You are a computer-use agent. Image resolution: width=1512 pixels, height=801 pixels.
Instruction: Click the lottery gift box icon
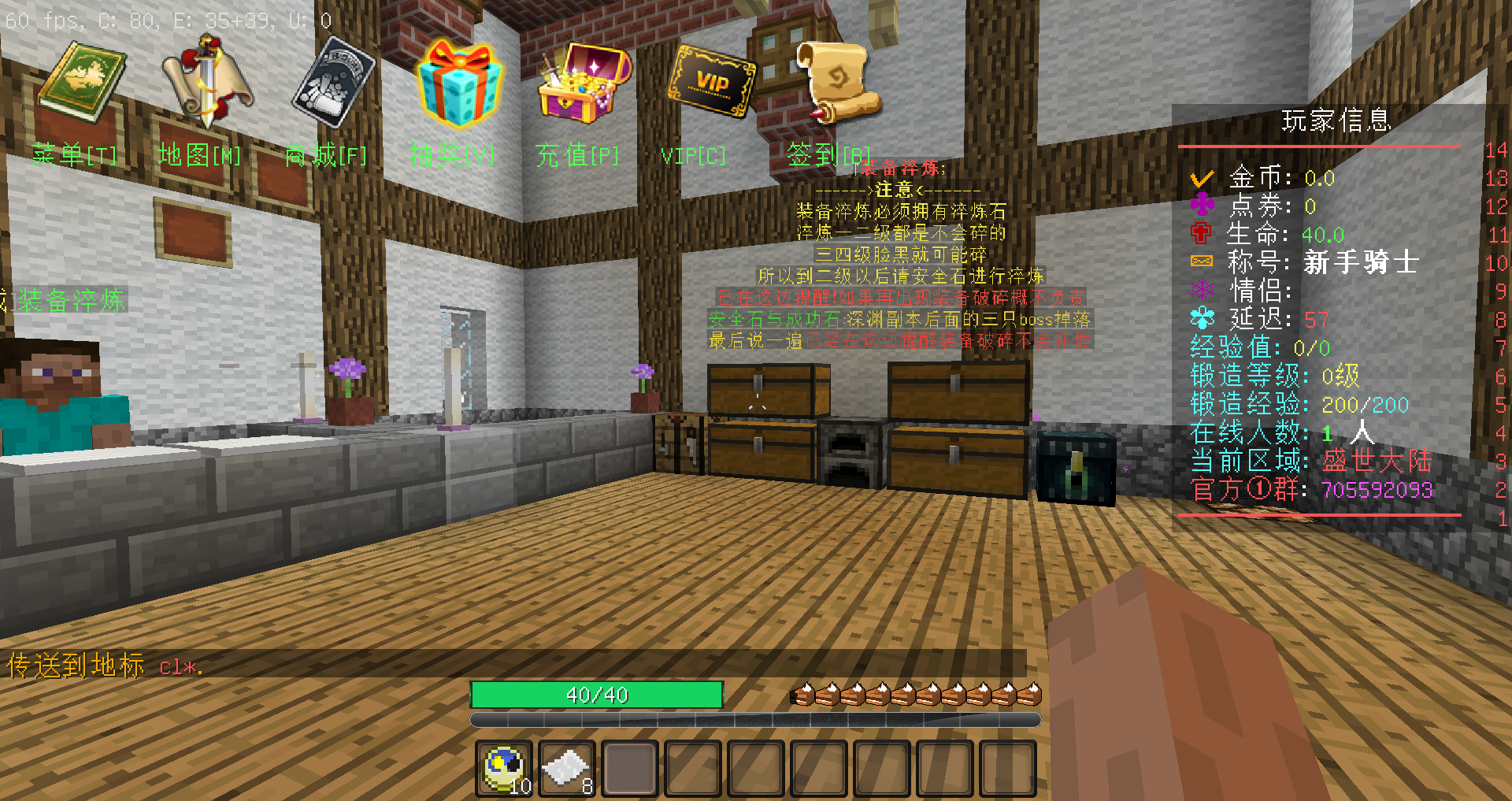459,84
